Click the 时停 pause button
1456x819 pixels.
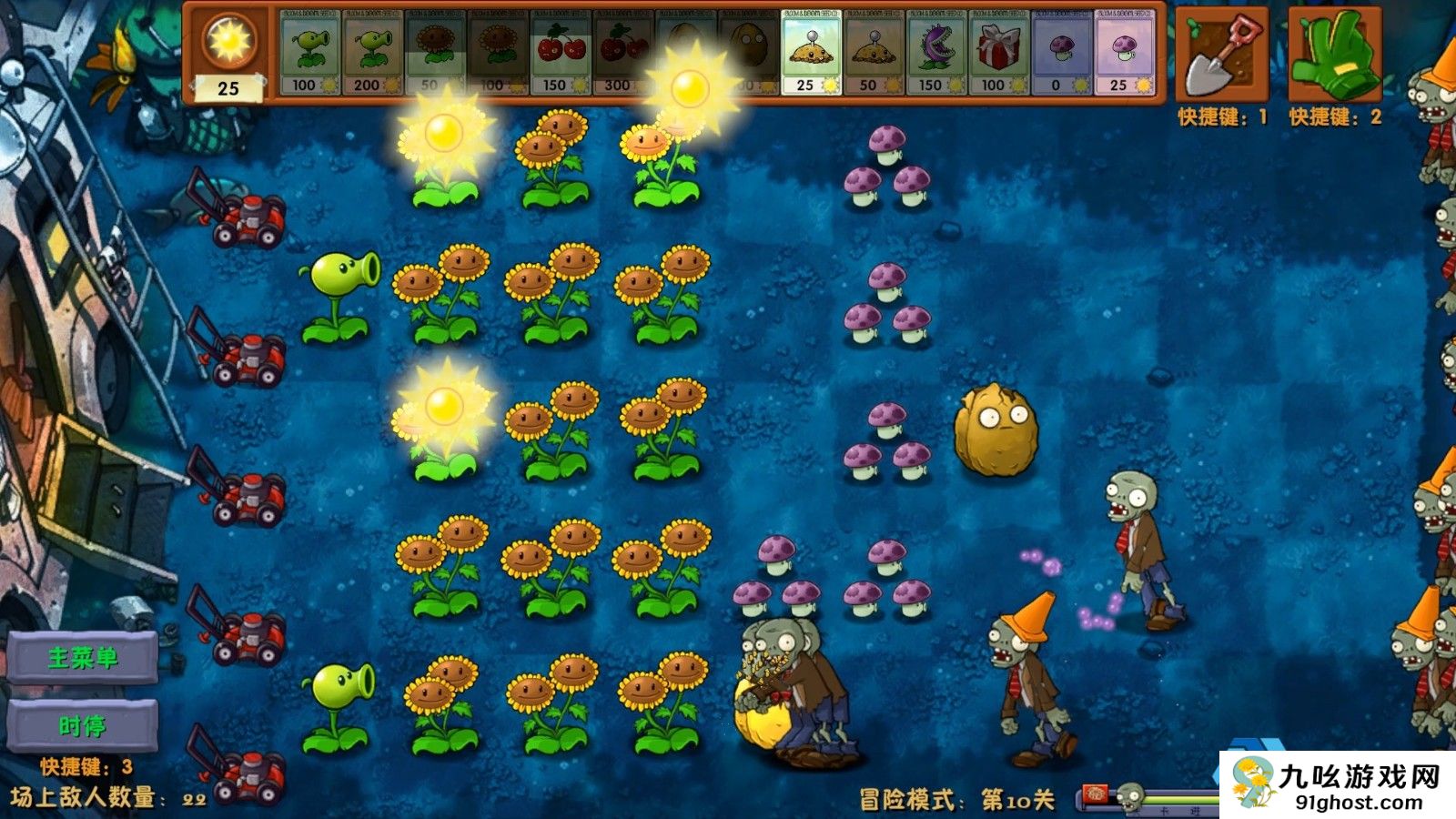pyautogui.click(x=83, y=725)
